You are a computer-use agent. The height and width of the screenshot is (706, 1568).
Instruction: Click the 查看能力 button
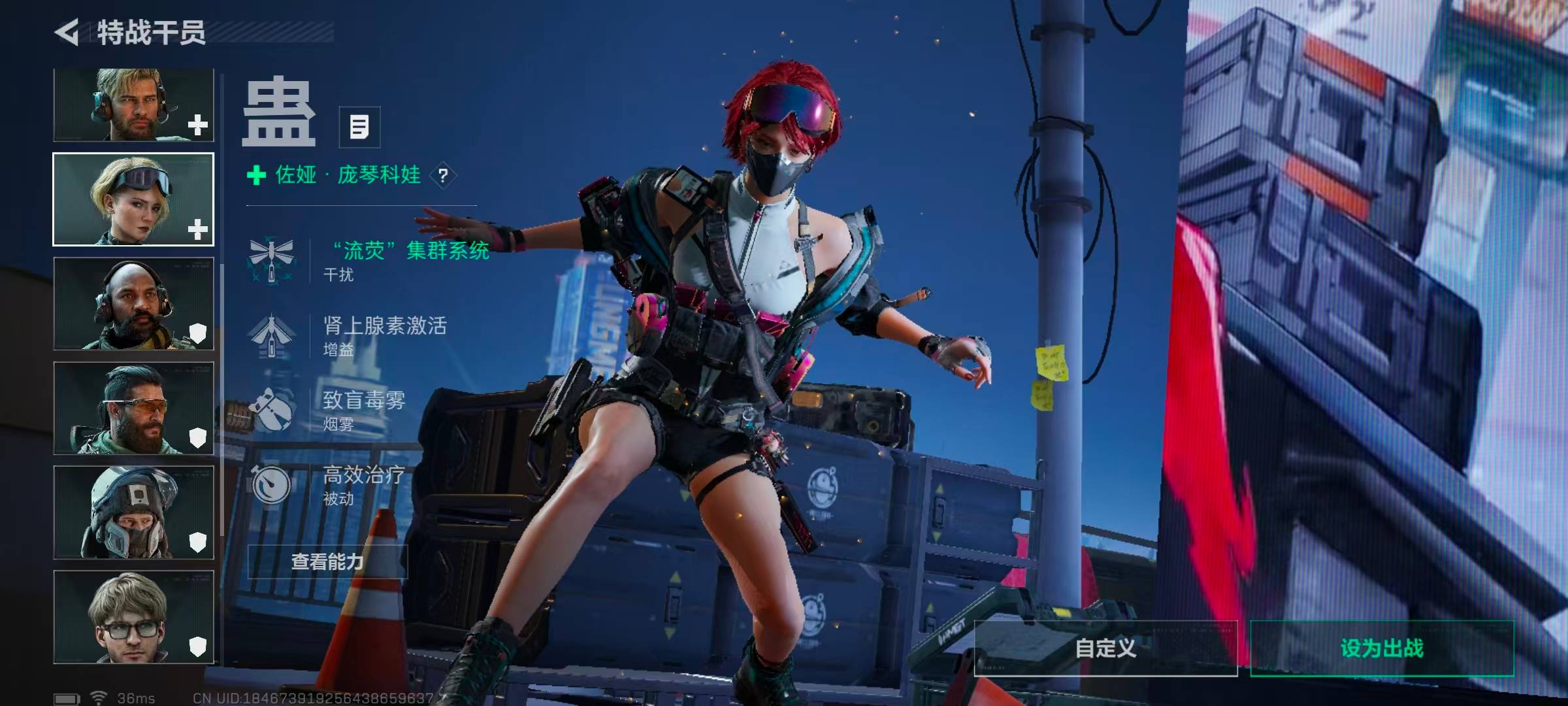[x=327, y=562]
